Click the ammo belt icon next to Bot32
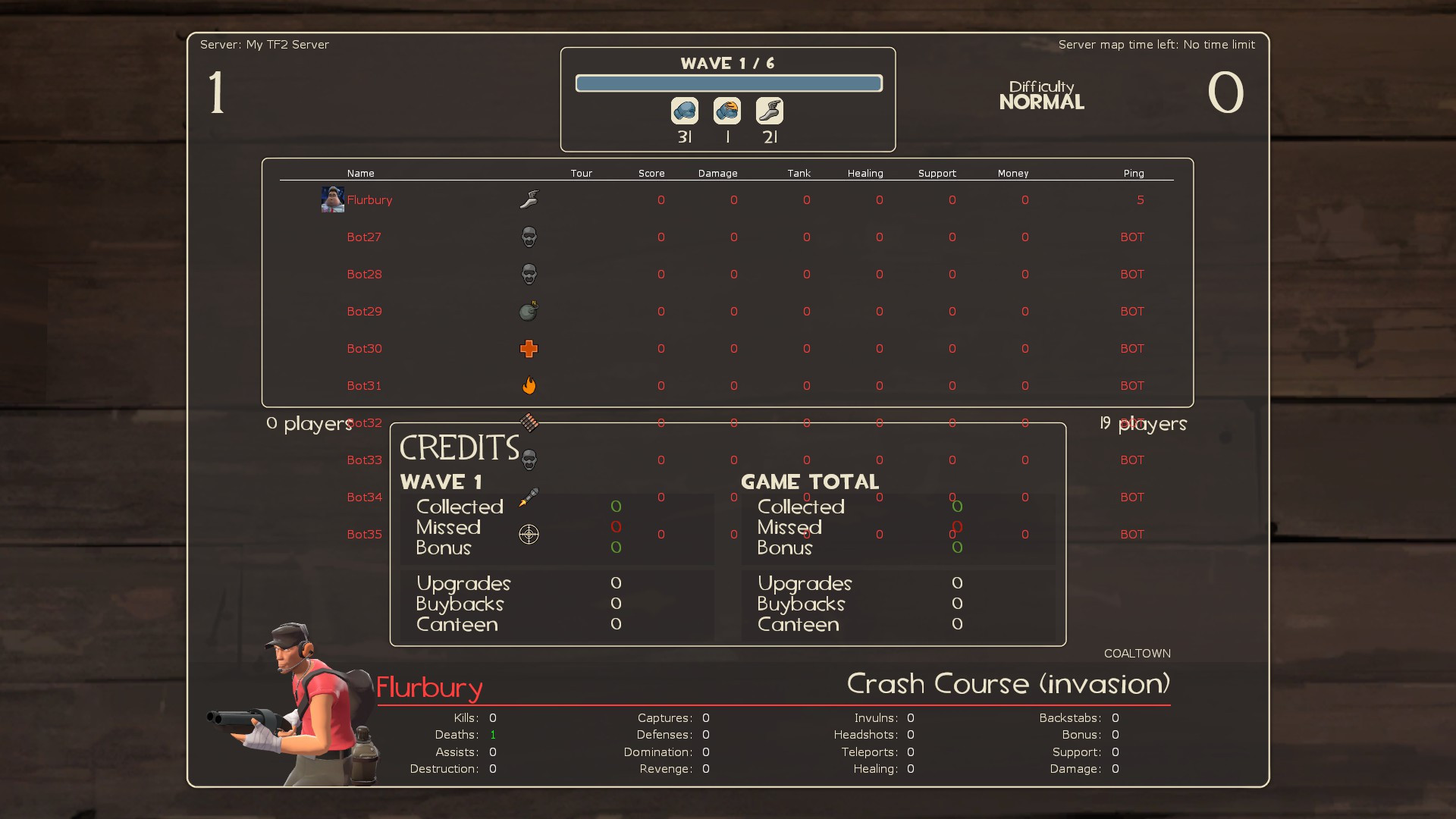Image resolution: width=1456 pixels, height=819 pixels. click(x=529, y=422)
